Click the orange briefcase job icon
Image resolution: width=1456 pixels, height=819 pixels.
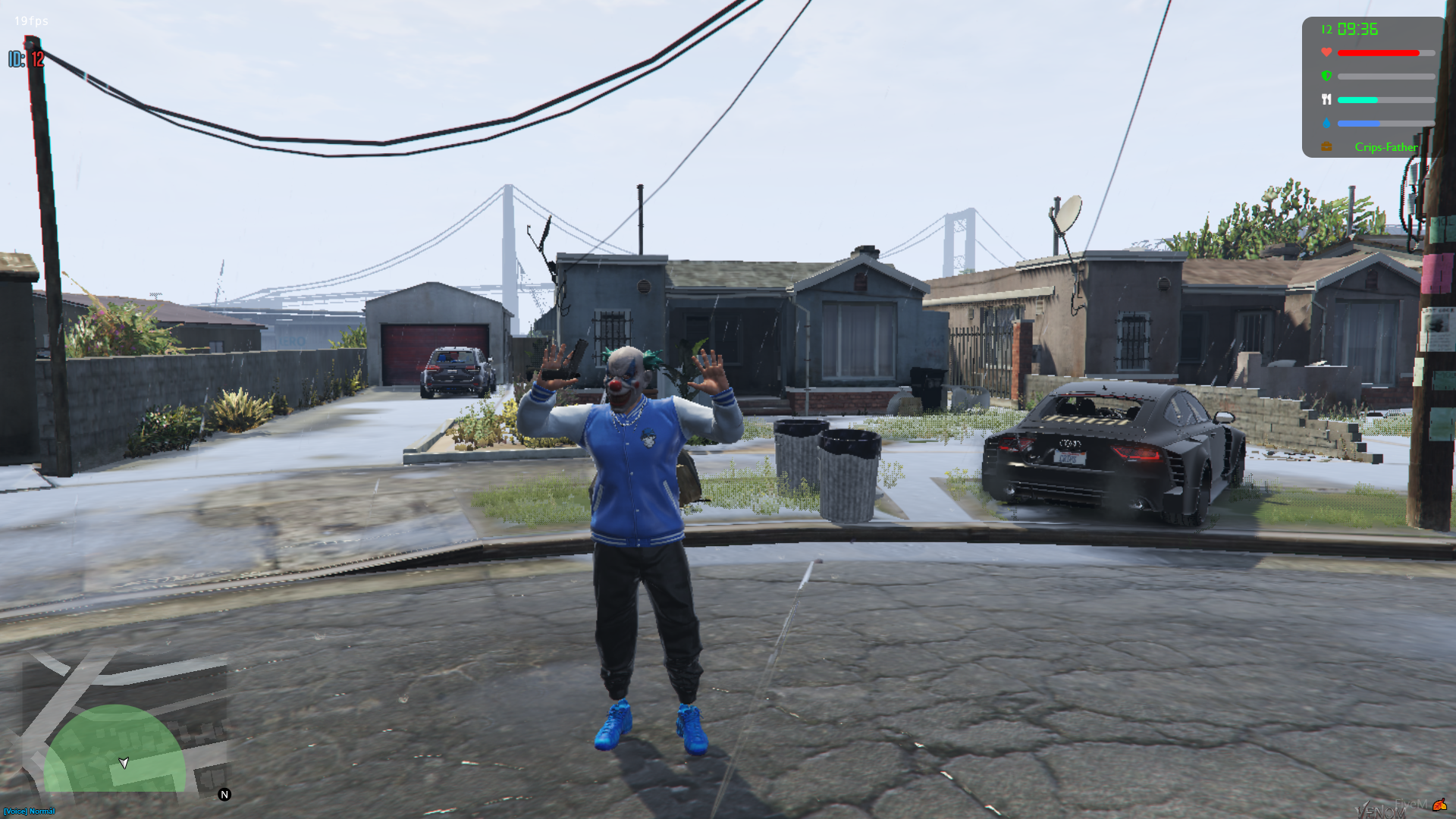[1326, 147]
